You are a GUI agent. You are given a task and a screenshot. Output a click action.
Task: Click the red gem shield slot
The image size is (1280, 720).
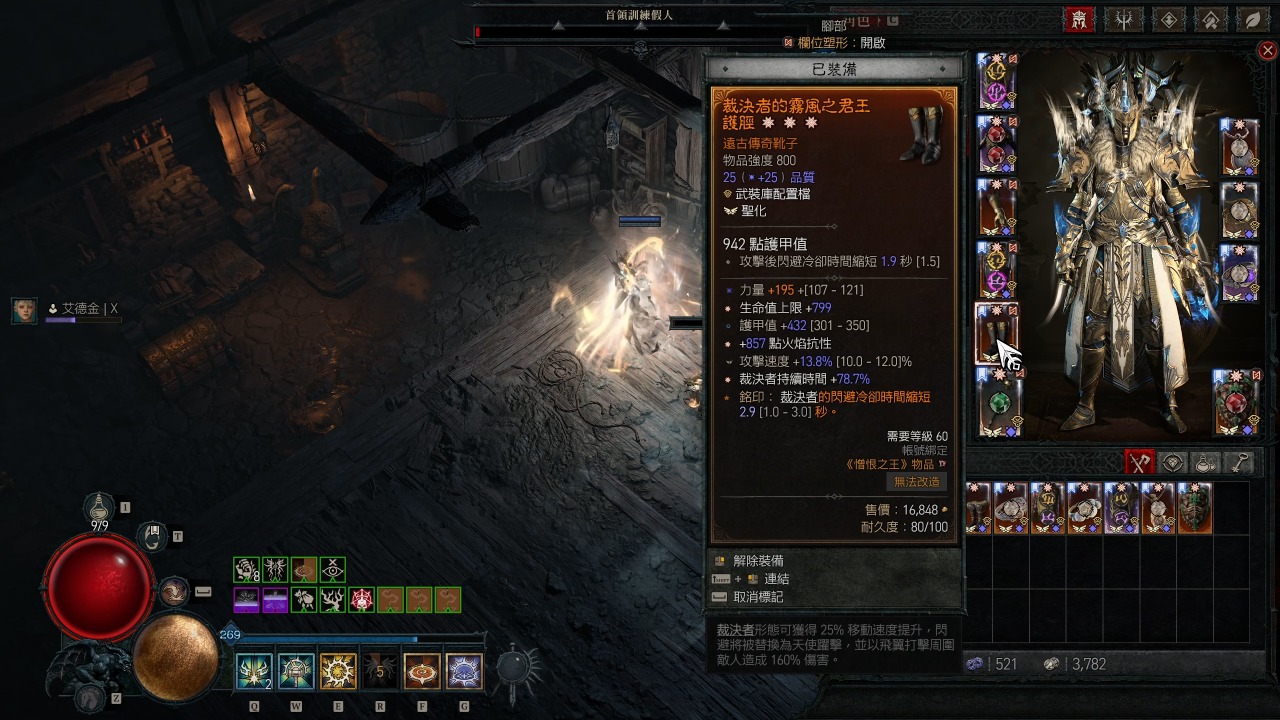tap(1237, 402)
